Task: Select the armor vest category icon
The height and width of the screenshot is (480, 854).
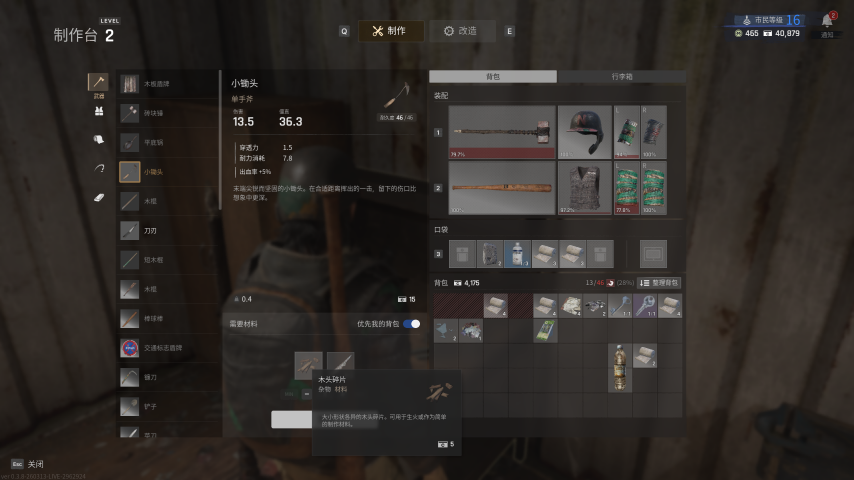Action: [98, 111]
